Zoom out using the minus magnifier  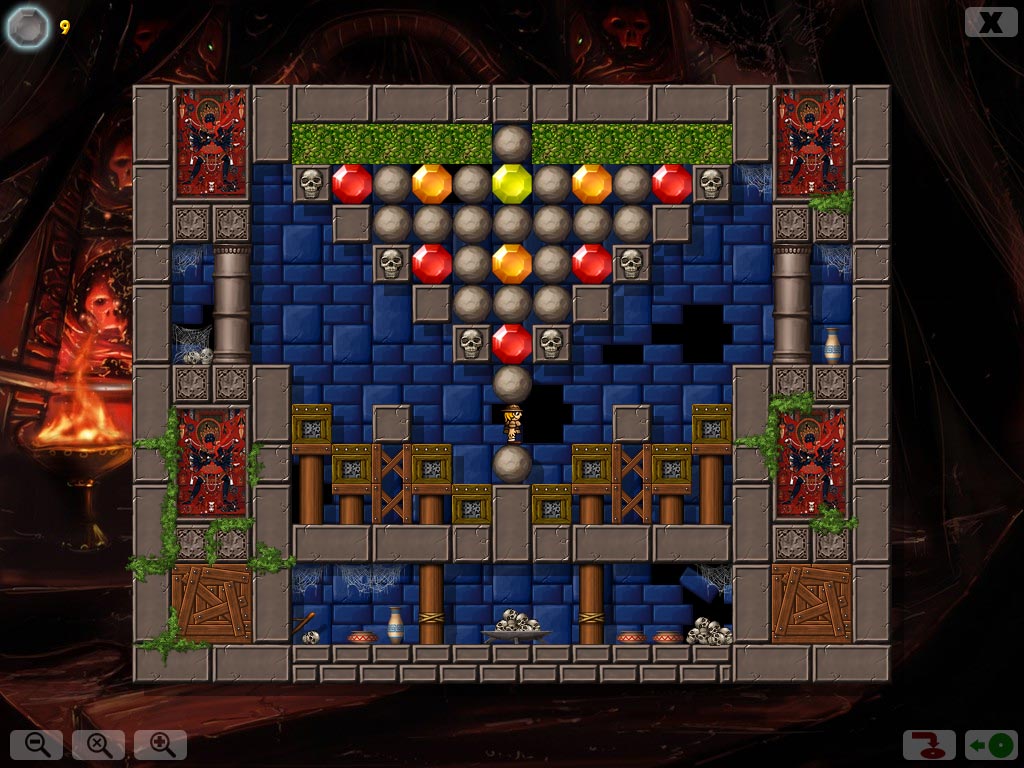tap(37, 744)
